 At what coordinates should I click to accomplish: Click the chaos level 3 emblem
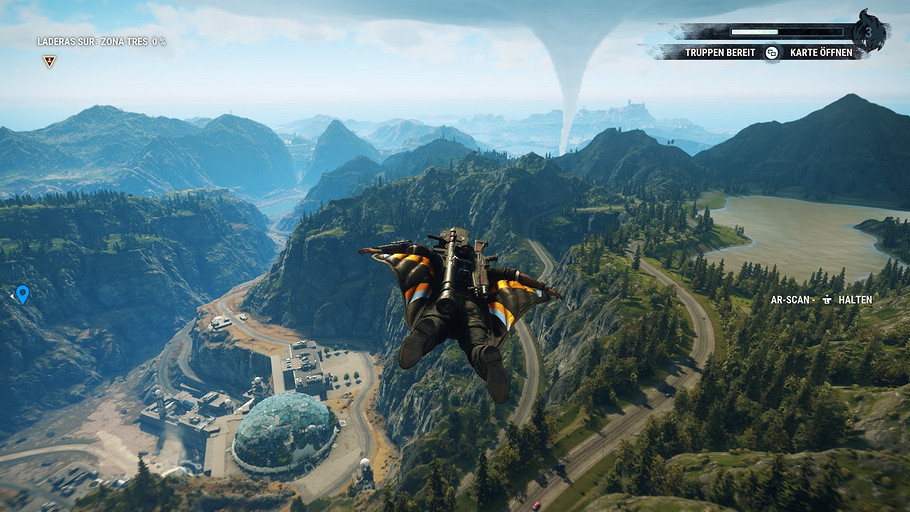coord(869,31)
